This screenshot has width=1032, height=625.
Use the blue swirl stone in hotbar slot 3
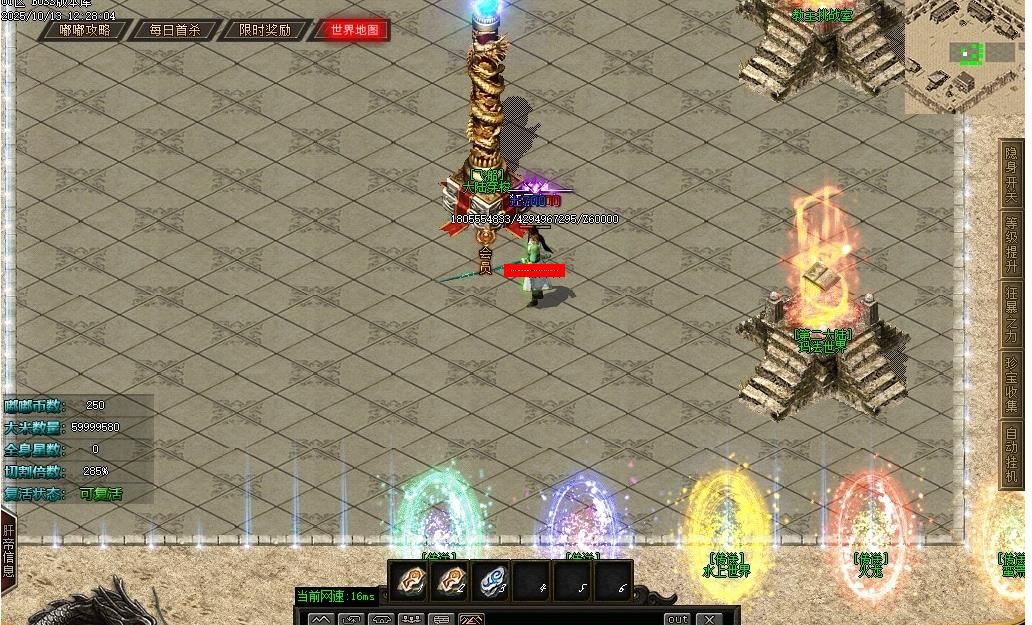[491, 581]
